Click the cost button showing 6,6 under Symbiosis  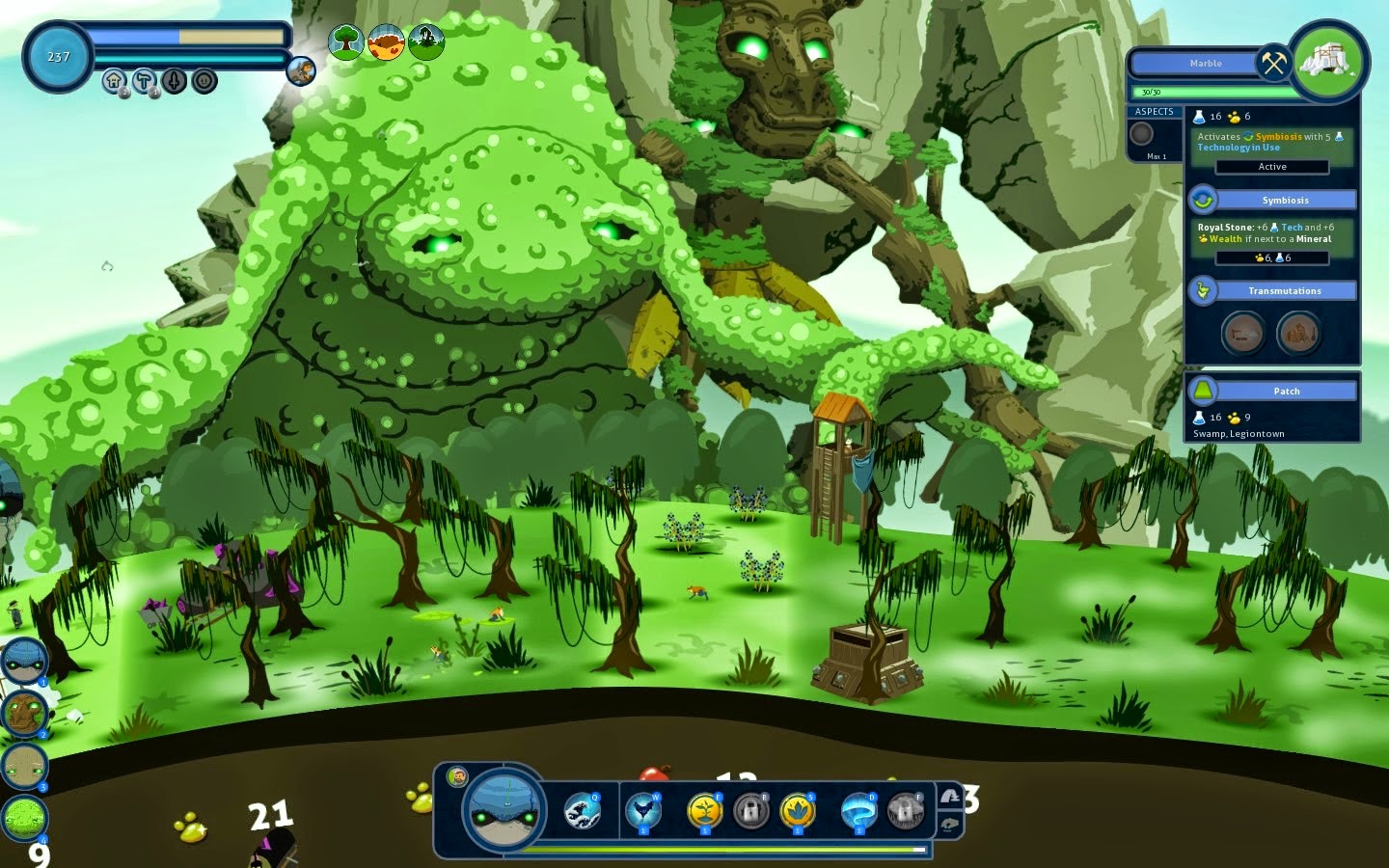(x=1274, y=258)
